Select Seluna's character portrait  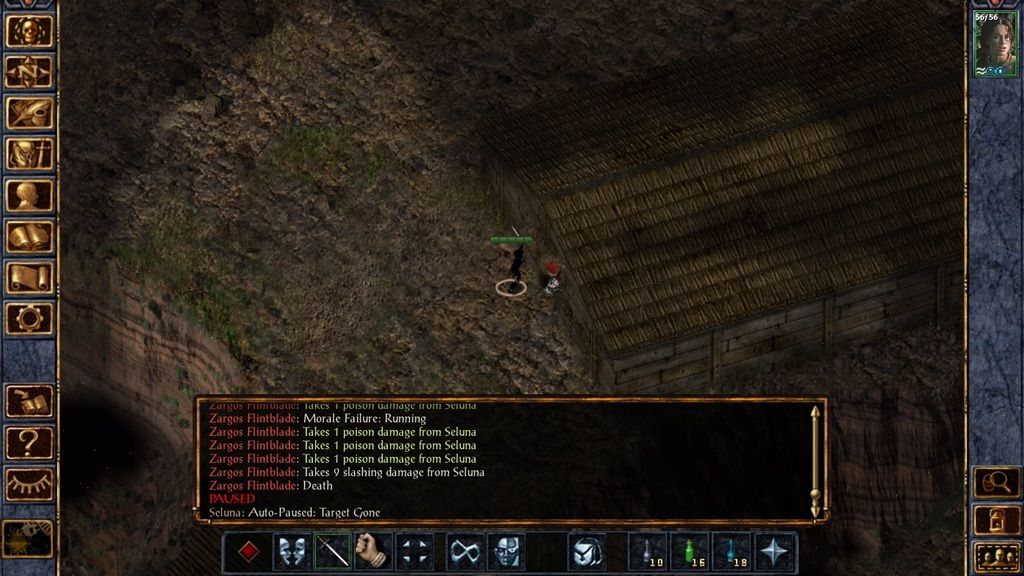996,42
